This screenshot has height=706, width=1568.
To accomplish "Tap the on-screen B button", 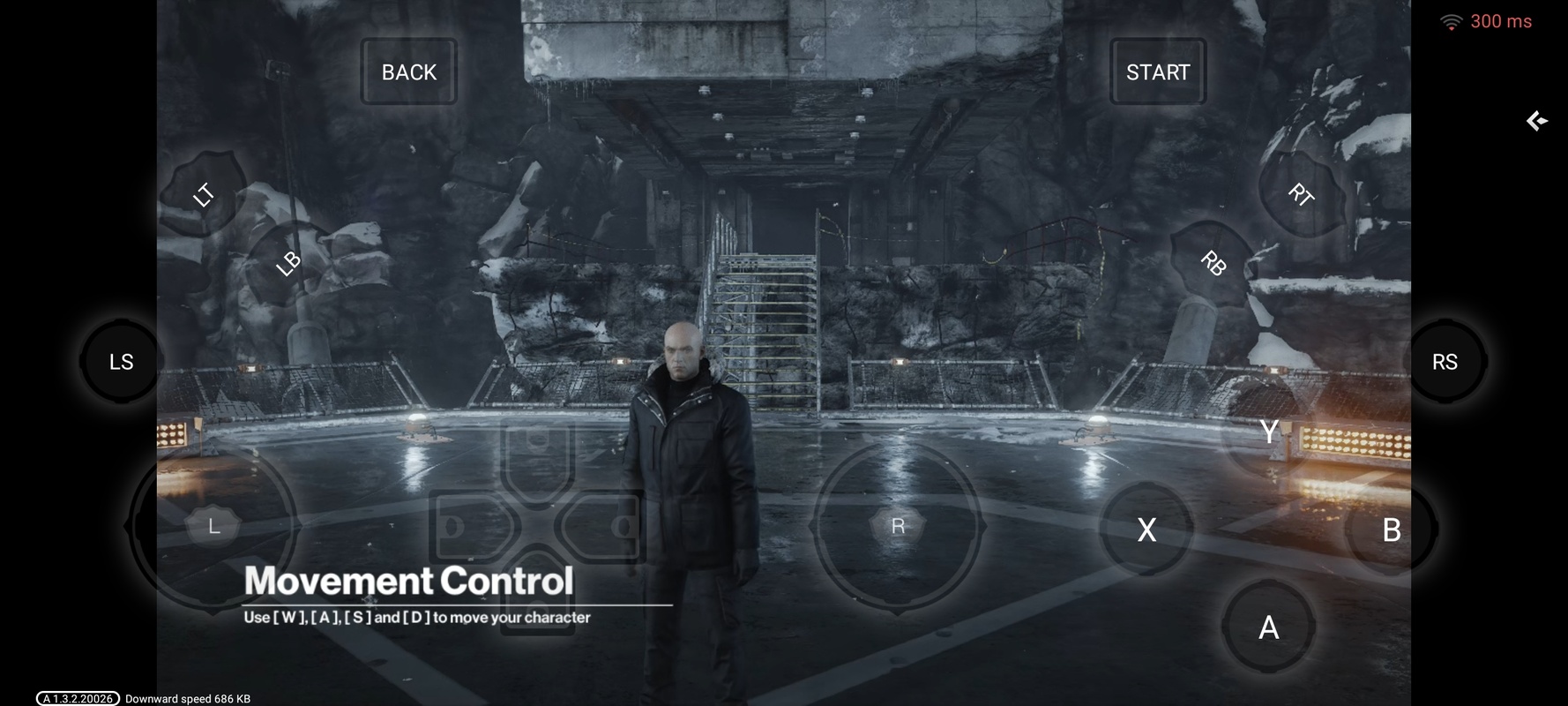I will [1391, 529].
